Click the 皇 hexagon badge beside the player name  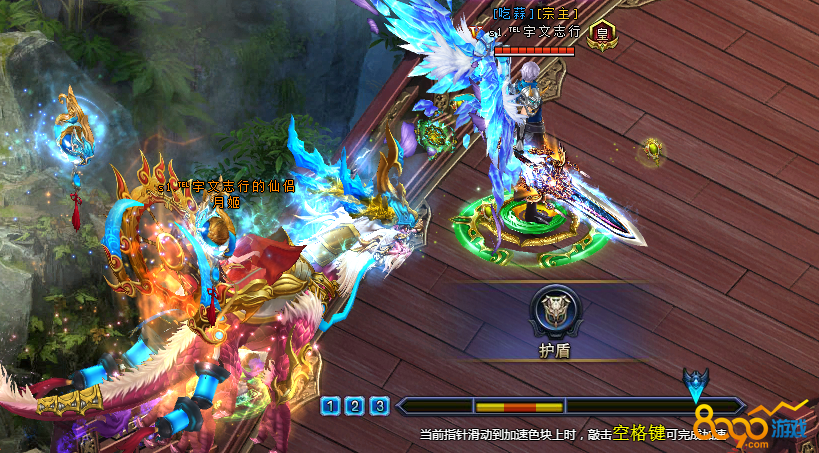pos(602,34)
